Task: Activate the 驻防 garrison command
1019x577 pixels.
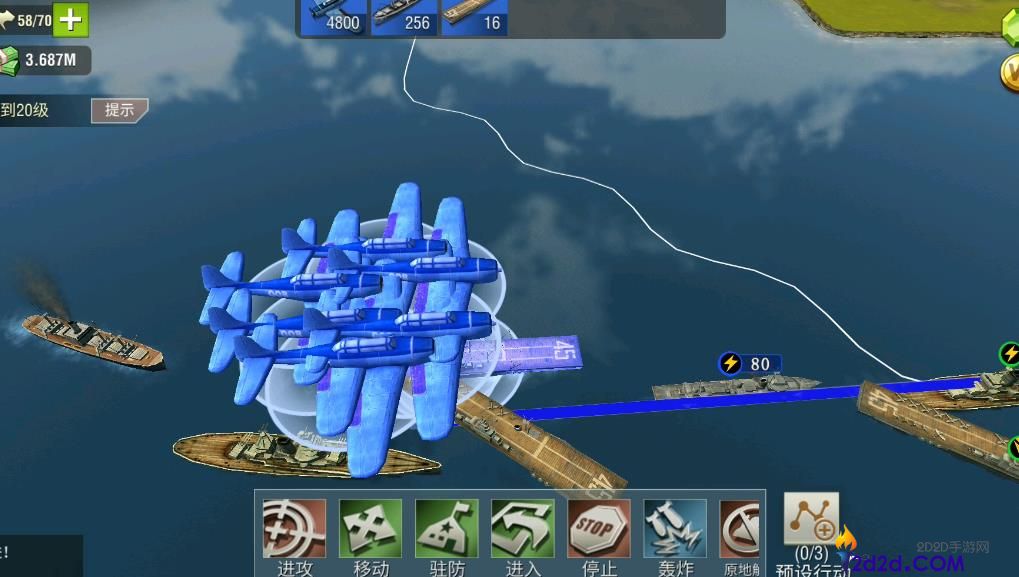Action: (446, 530)
